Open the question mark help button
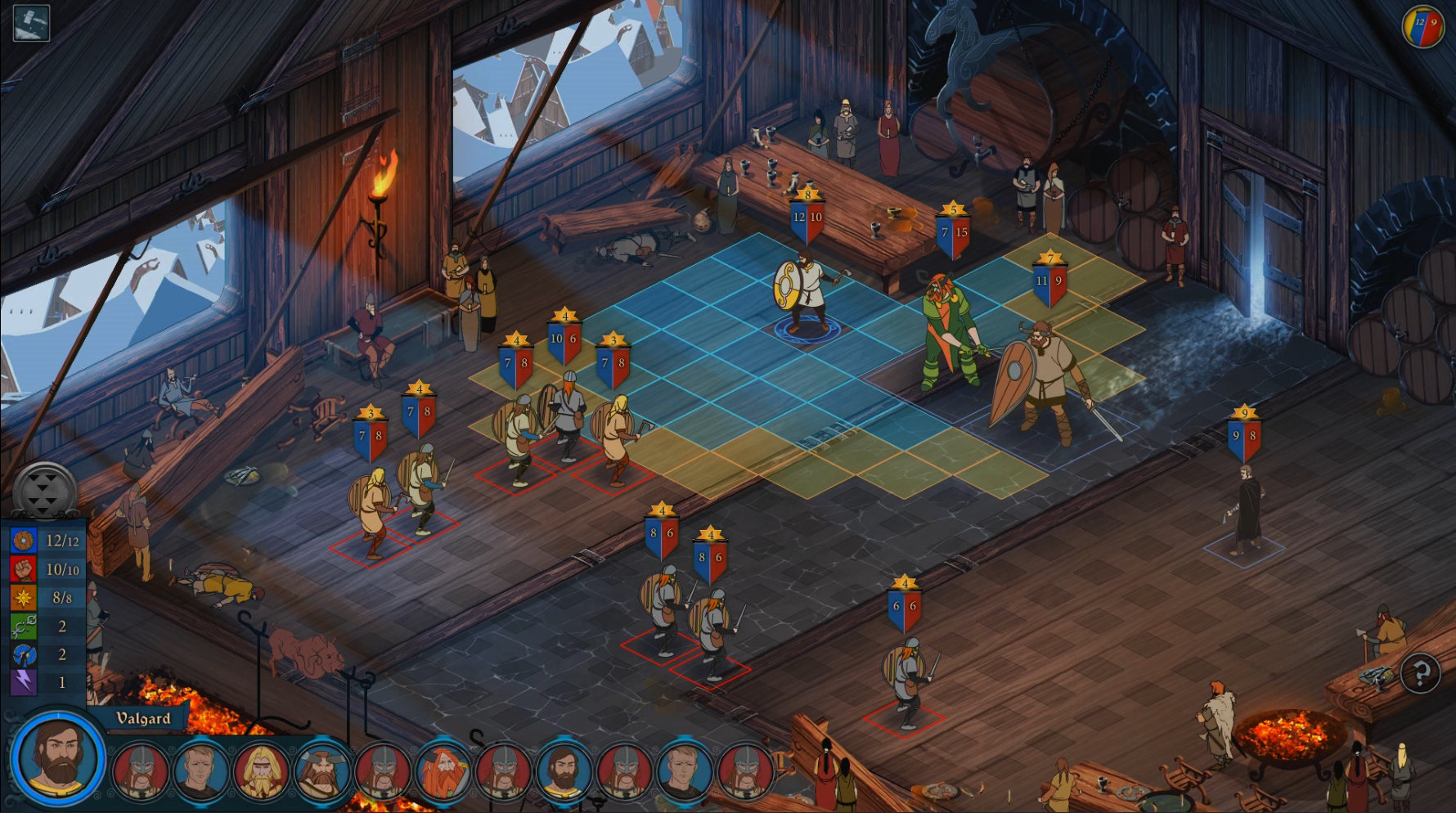 tap(1420, 673)
